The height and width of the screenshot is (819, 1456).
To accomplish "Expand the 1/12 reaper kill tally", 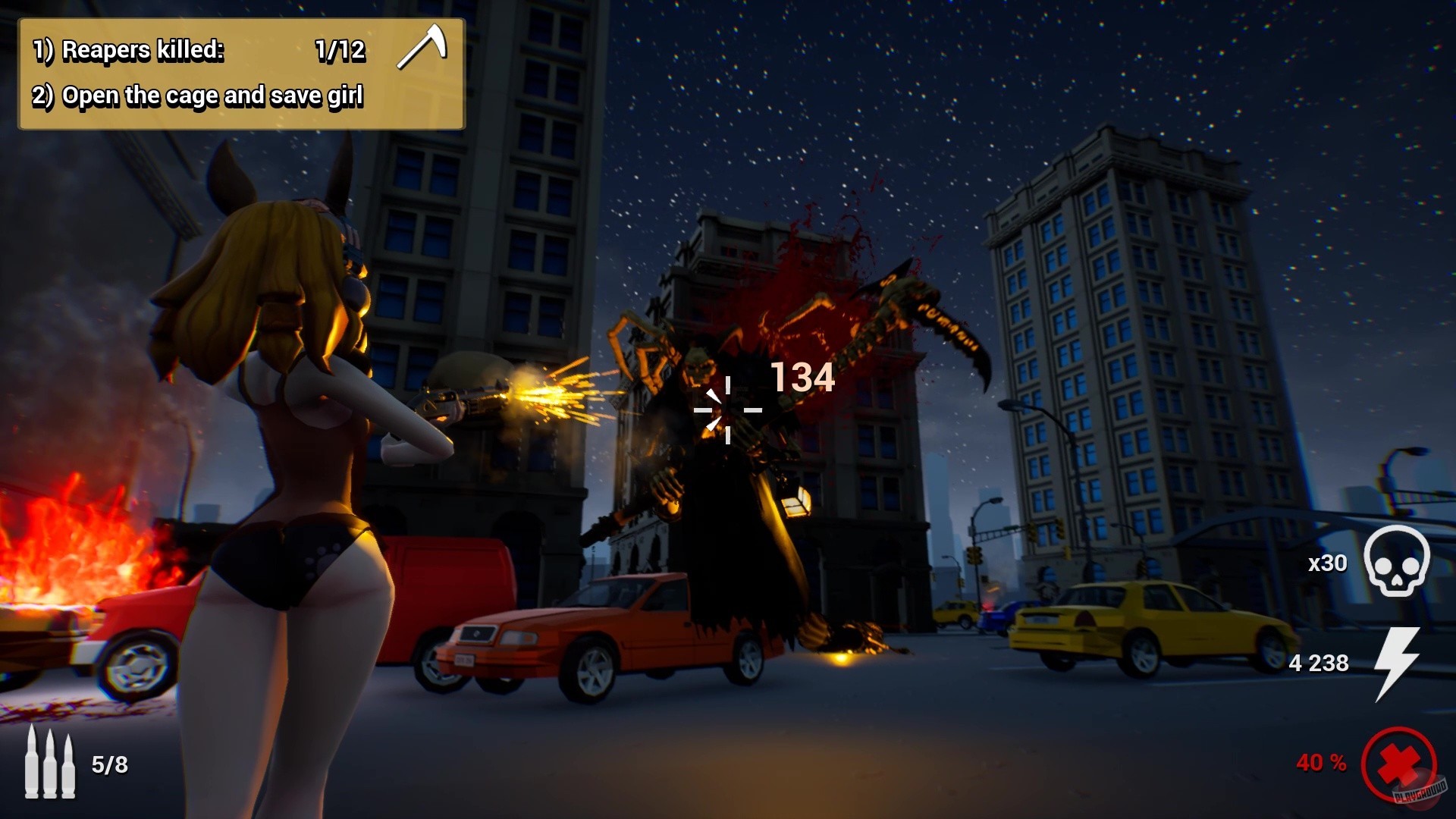I will 341,51.
